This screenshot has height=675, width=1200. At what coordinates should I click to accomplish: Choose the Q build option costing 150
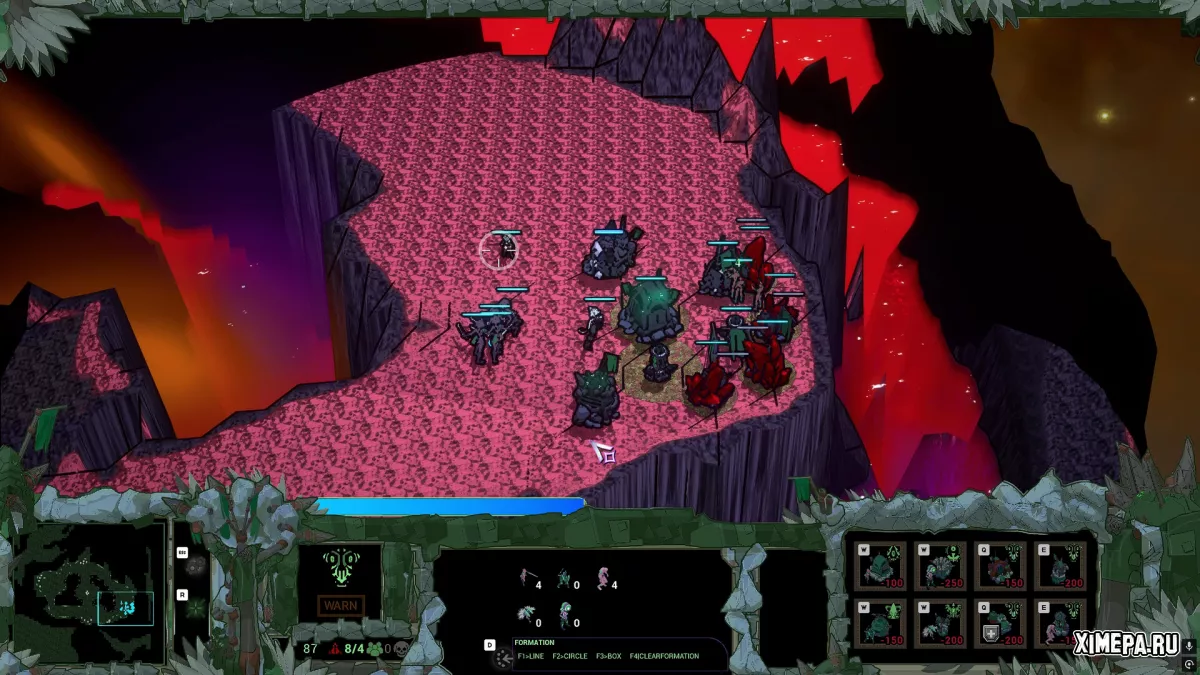[1001, 566]
